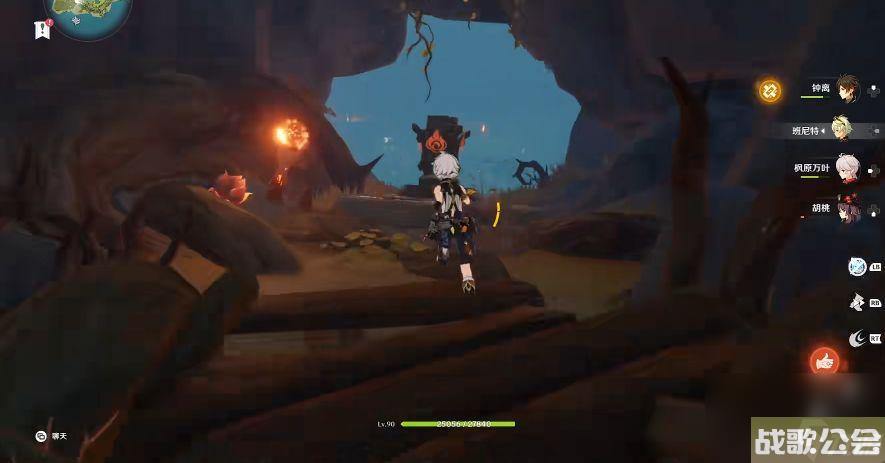This screenshot has width=885, height=463.
Task: Switch to party member 钟离
Action: (846, 88)
